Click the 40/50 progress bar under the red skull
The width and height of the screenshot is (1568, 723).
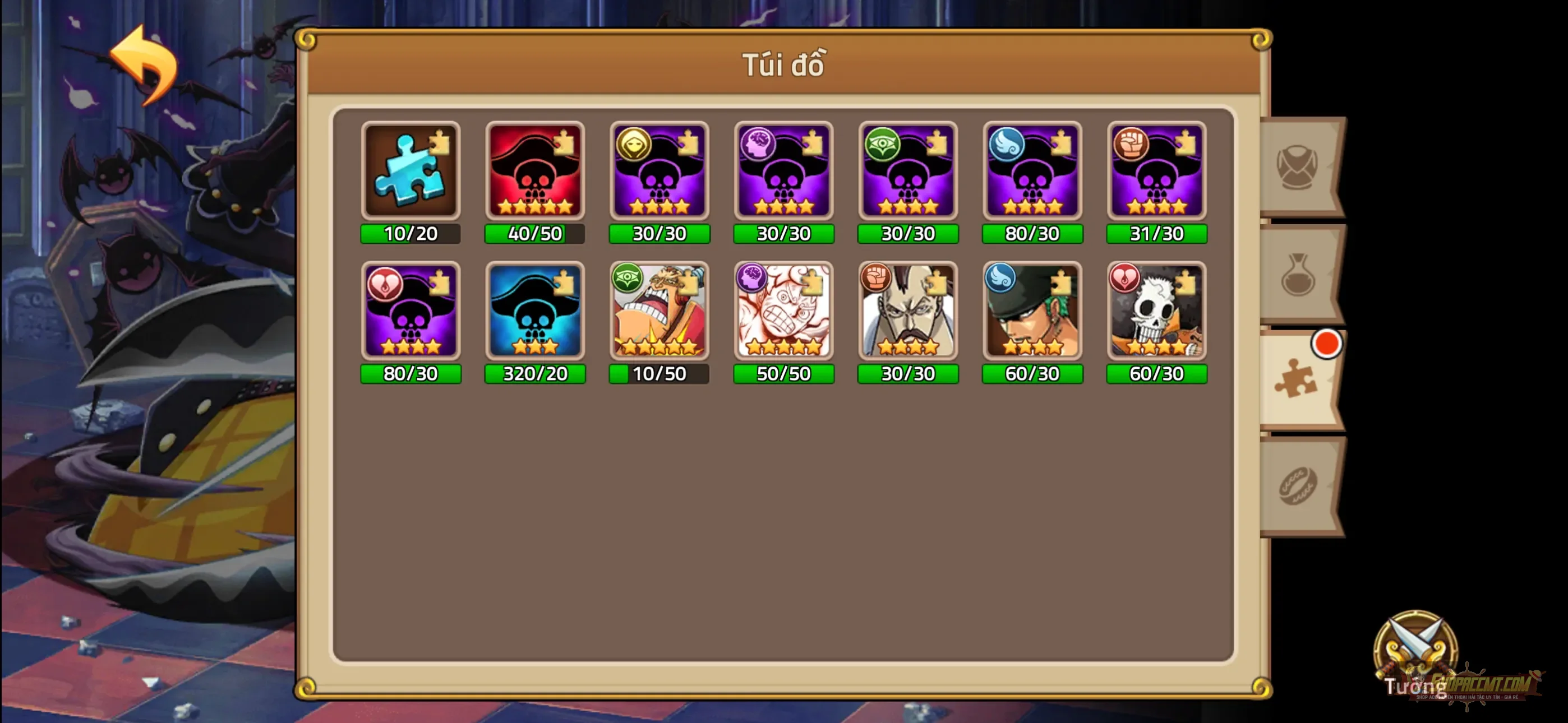[535, 233]
